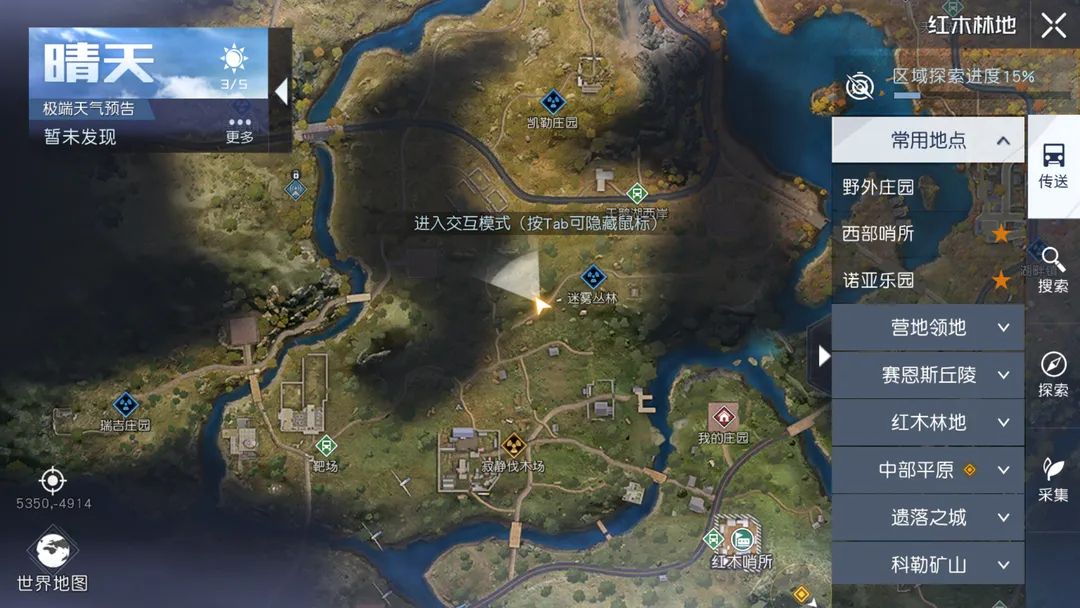Expand the 红木林地 region list

928,422
